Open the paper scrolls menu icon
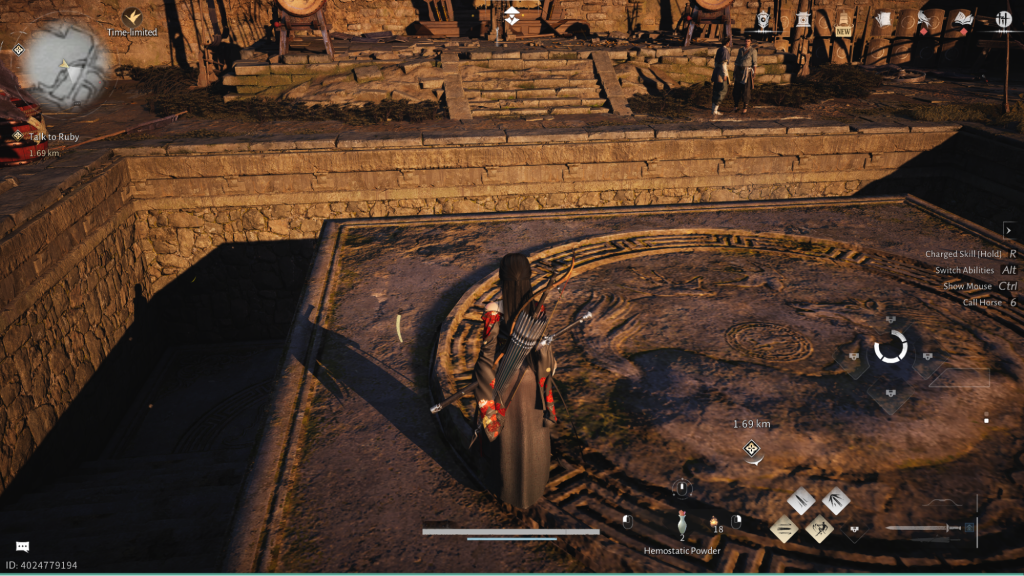This screenshot has width=1024, height=576. [882, 18]
